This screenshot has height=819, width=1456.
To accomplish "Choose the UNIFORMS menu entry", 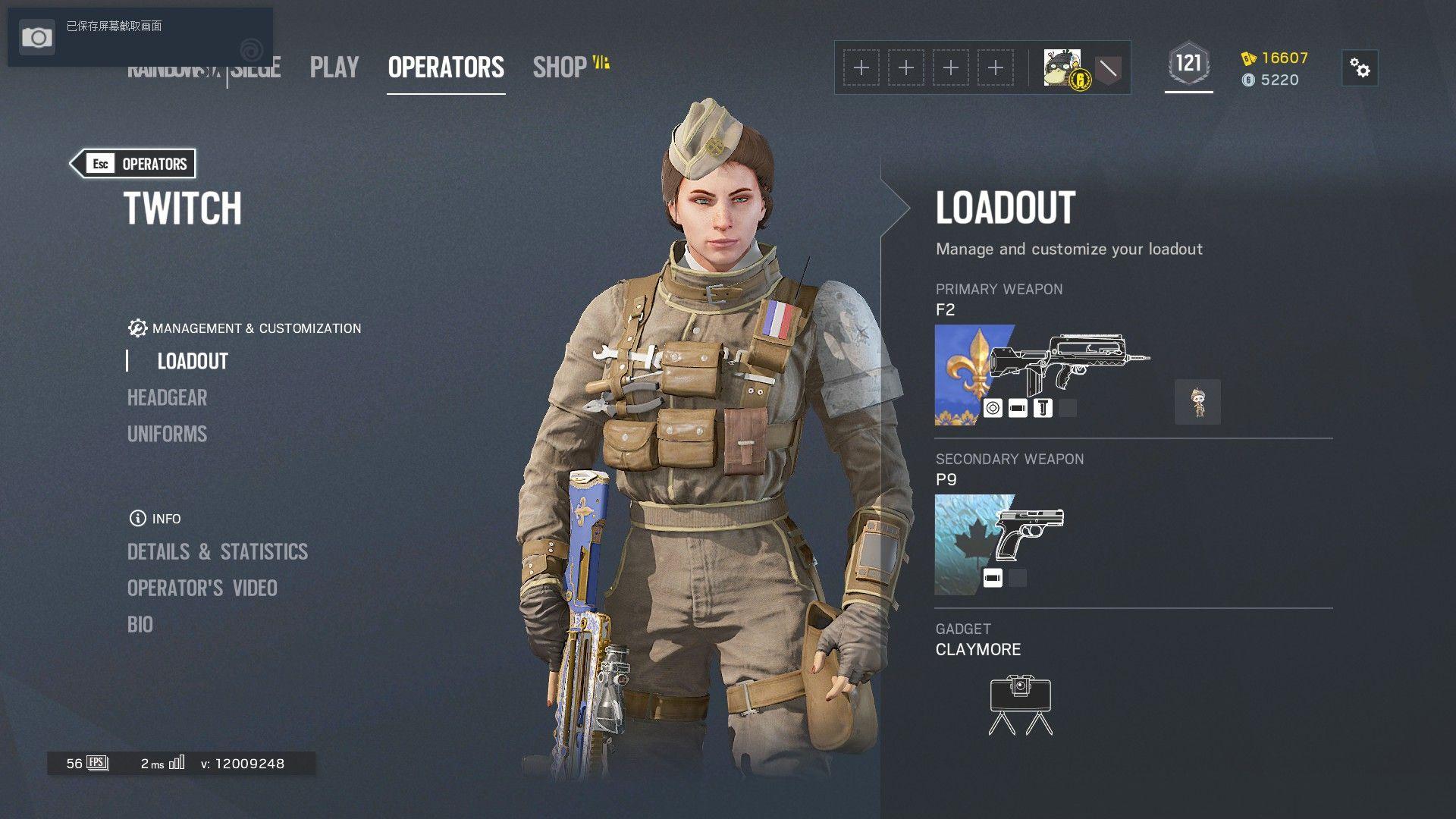I will point(167,434).
